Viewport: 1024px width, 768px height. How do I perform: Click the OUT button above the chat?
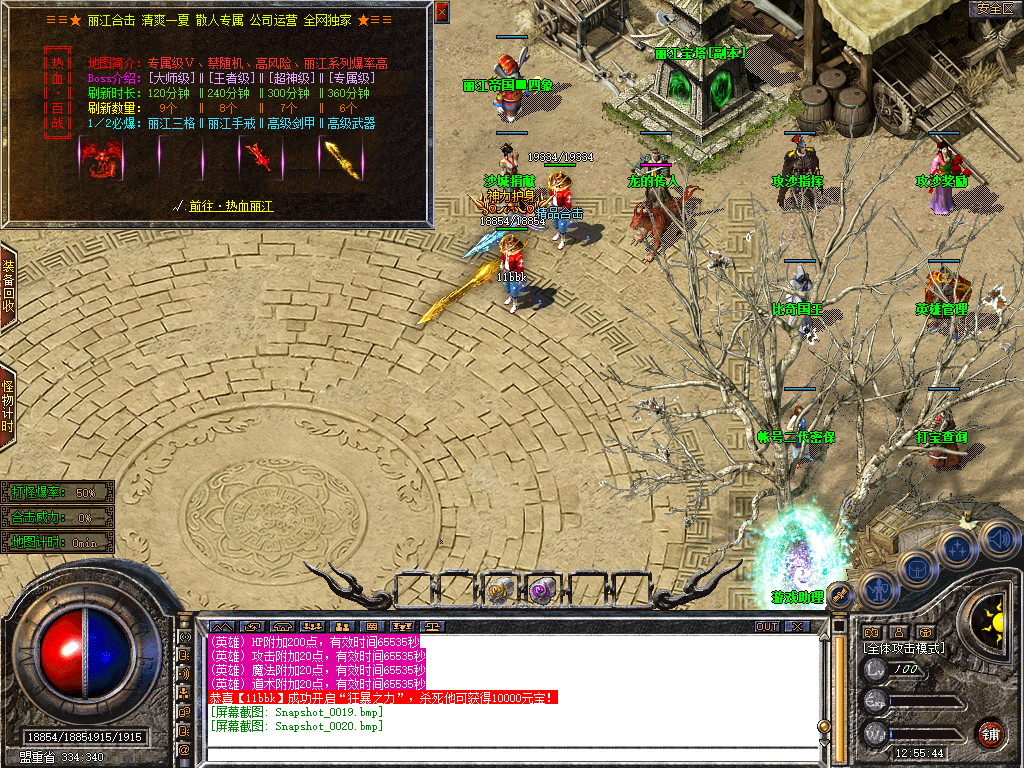[x=767, y=627]
